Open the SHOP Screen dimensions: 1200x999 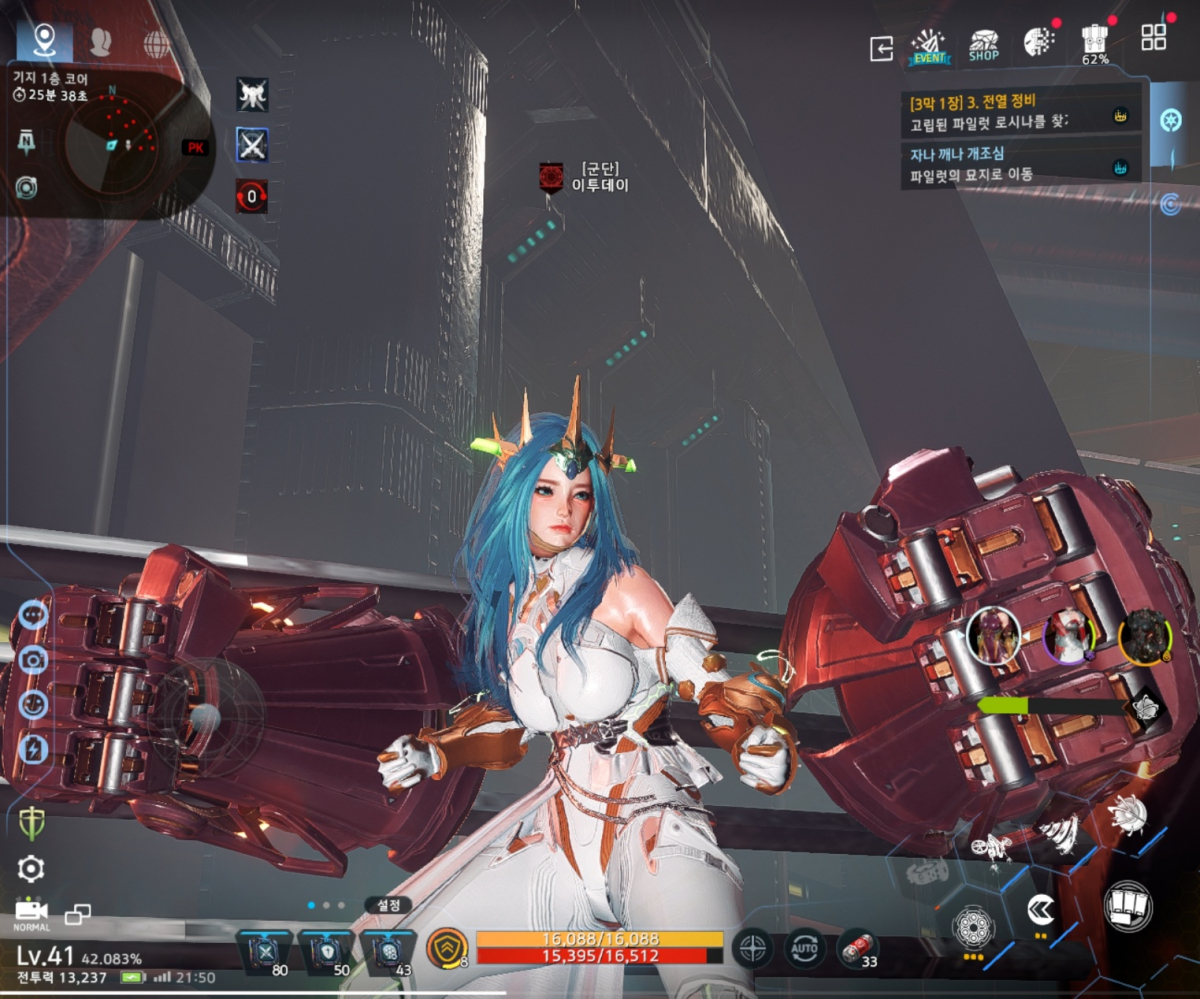point(984,46)
